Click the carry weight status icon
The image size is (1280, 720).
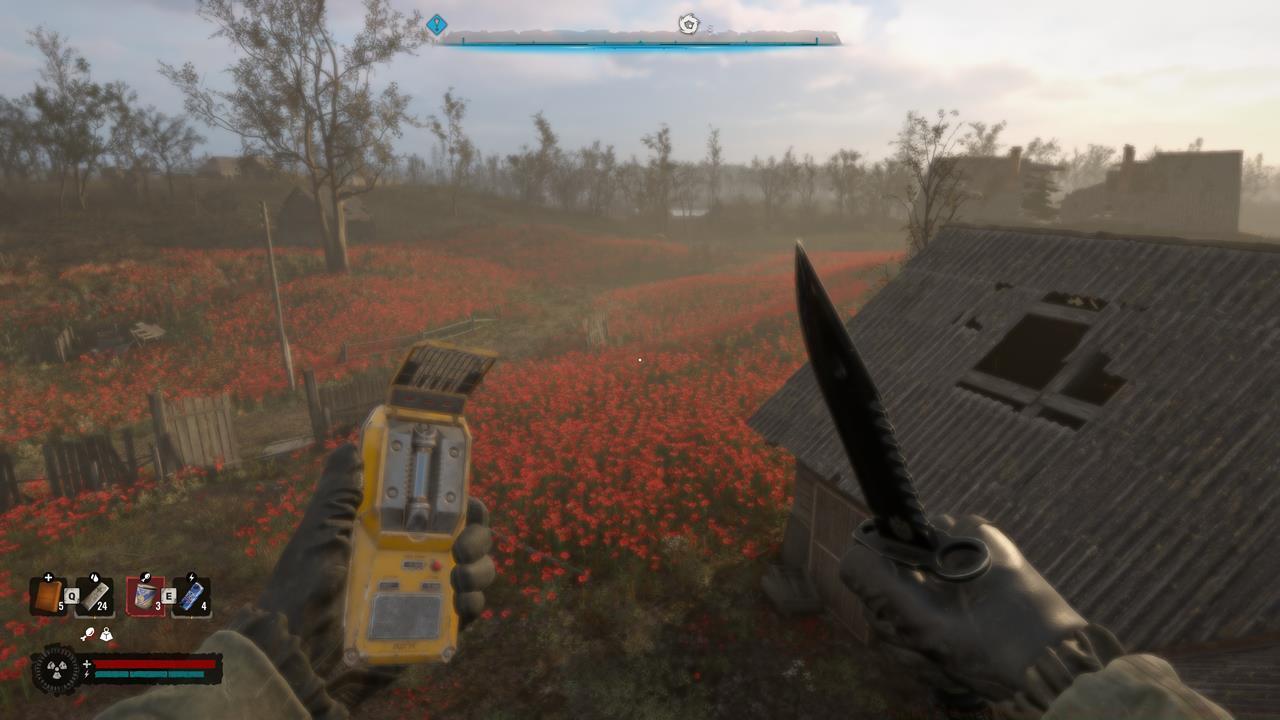pyautogui.click(x=107, y=634)
